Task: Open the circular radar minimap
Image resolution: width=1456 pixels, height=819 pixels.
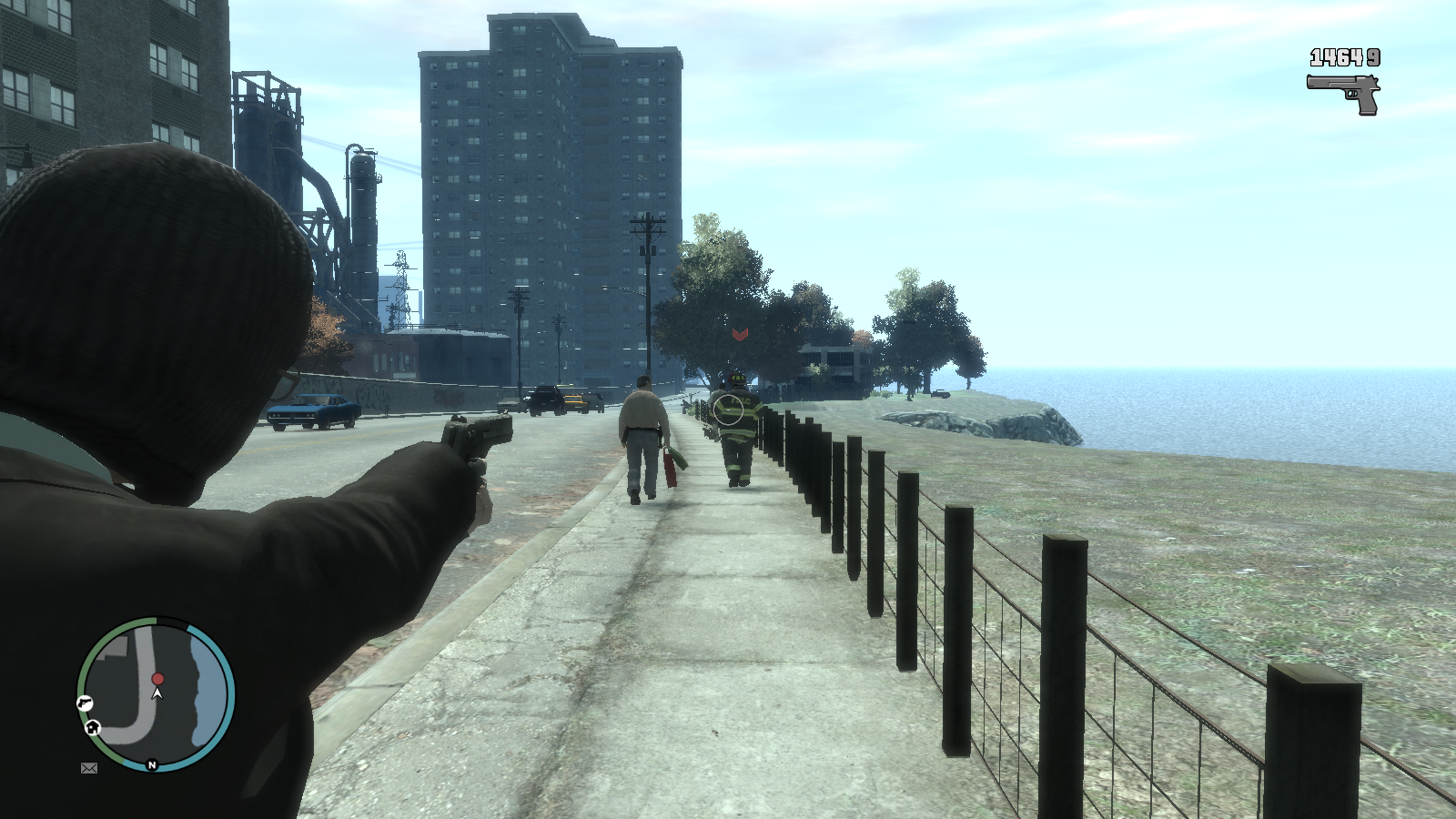Action: pyautogui.click(x=156, y=693)
